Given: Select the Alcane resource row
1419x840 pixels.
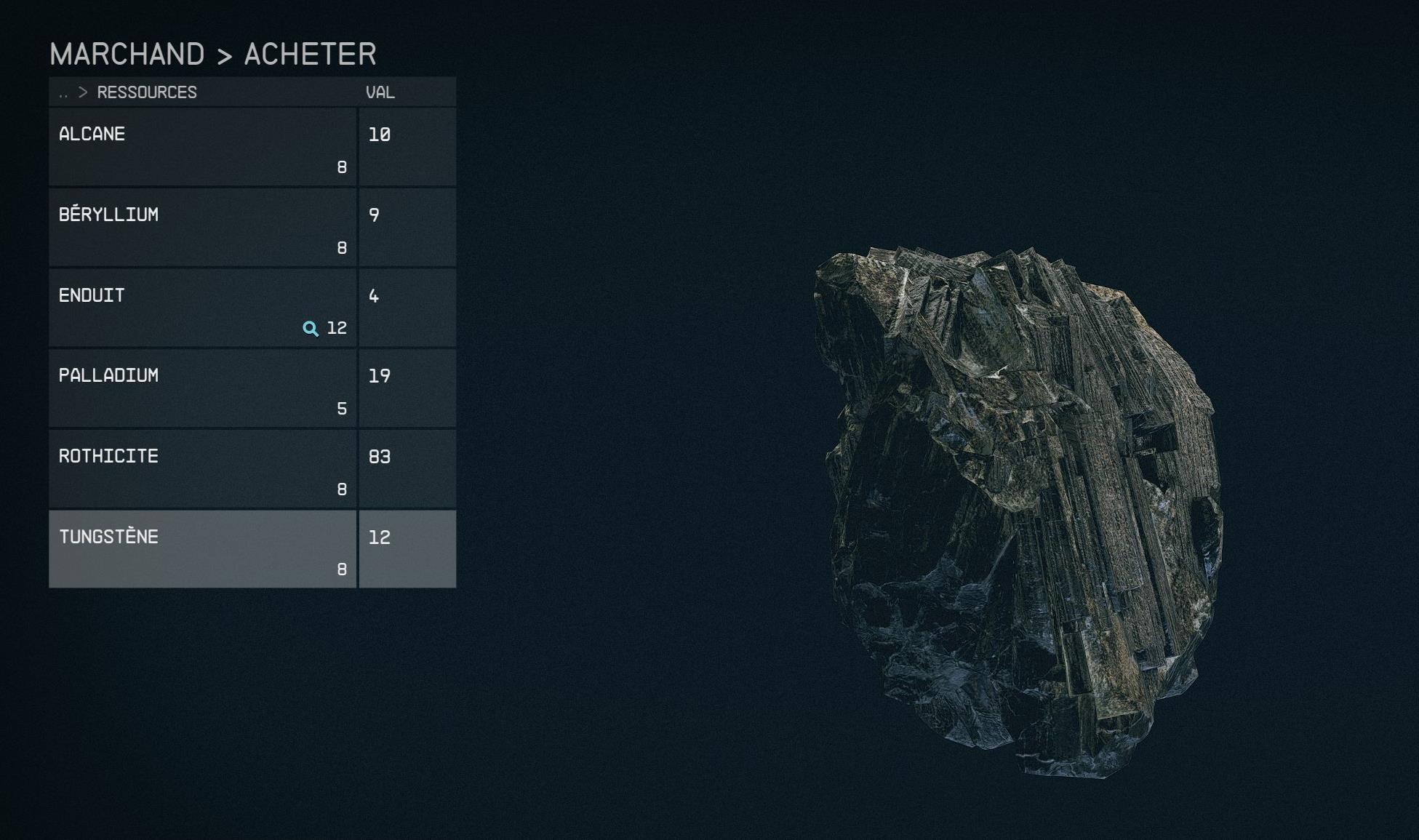Looking at the screenshot, I should point(202,147).
